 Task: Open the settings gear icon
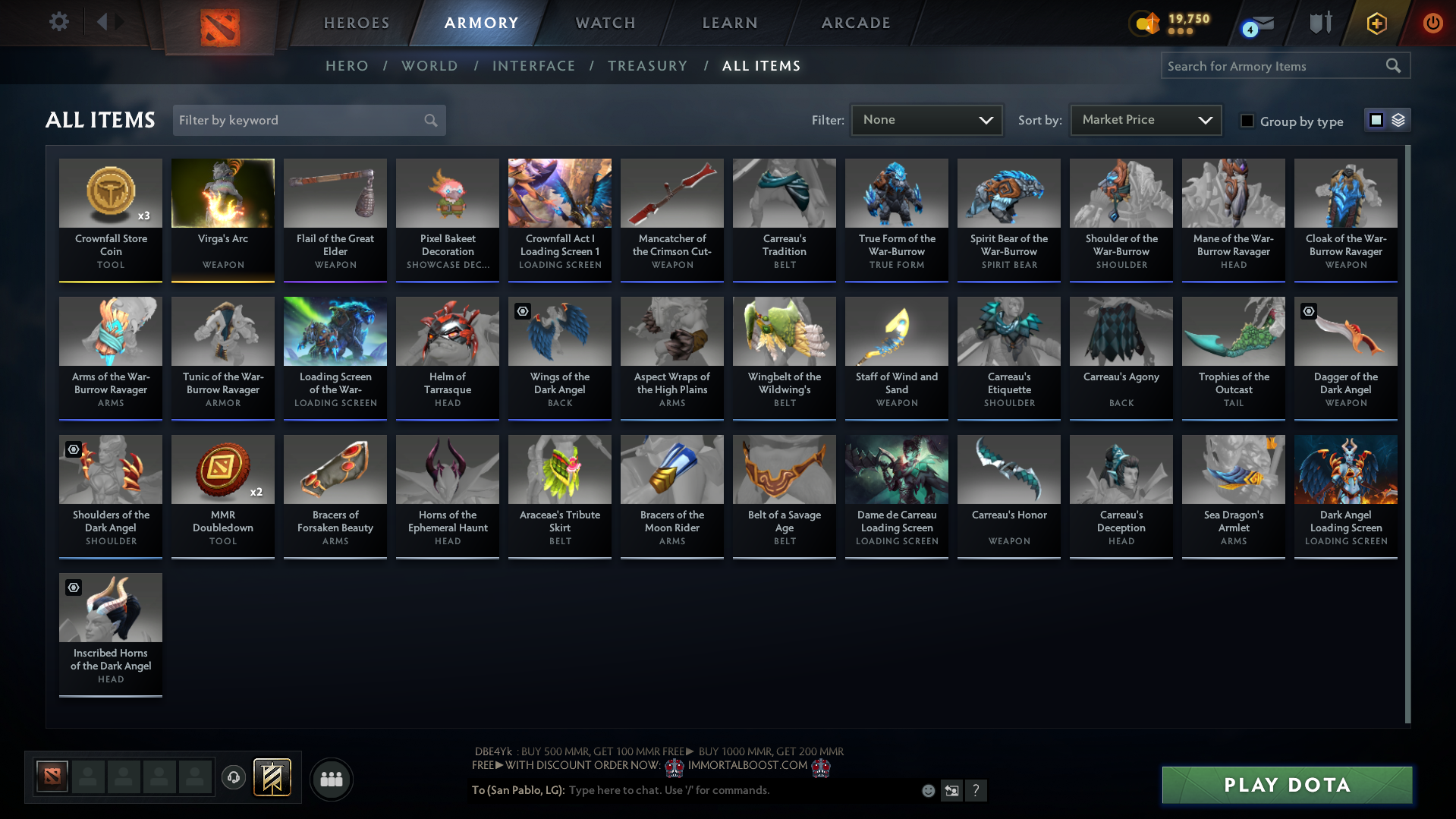[x=58, y=21]
